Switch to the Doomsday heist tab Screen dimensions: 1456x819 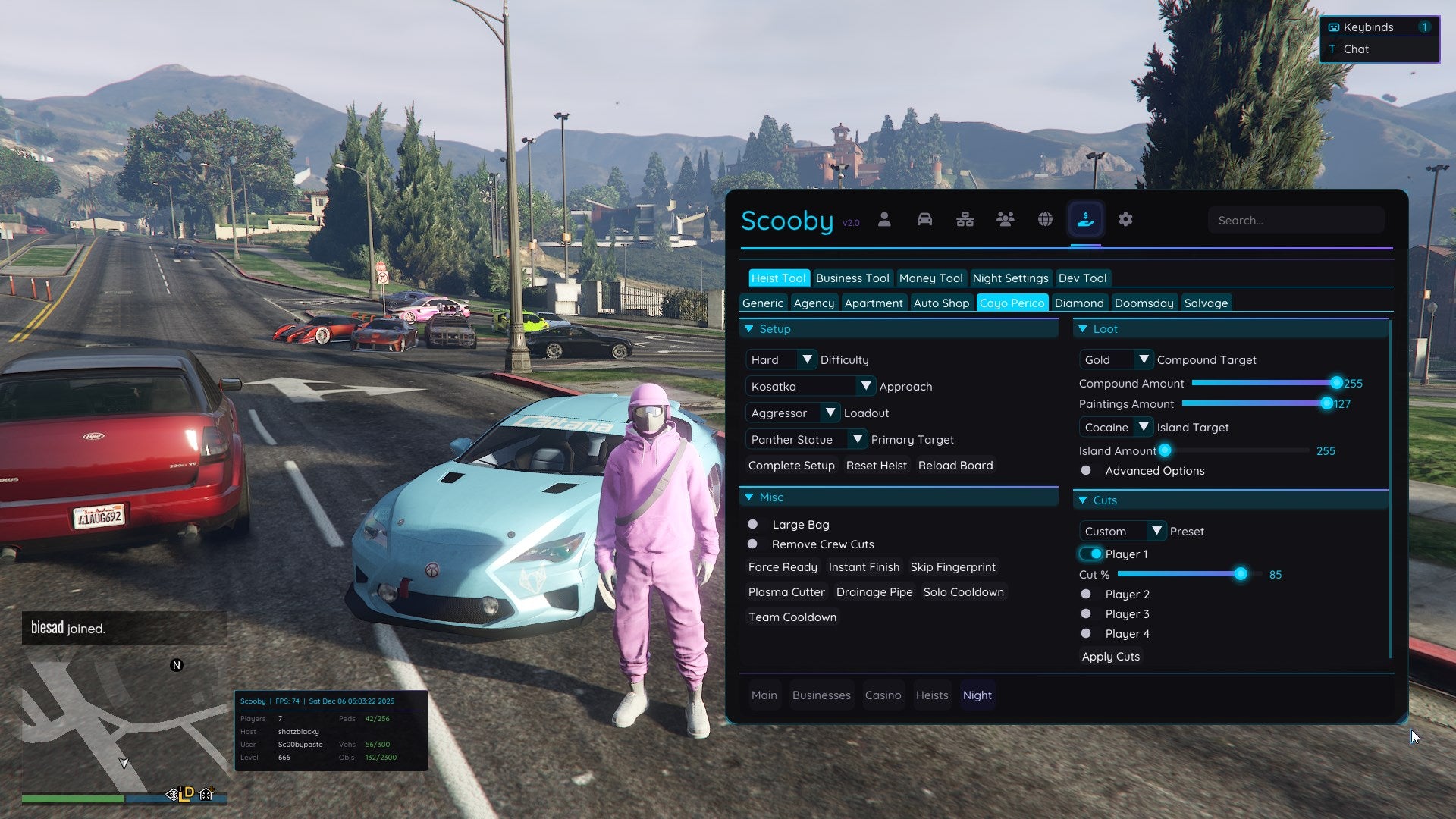(x=1144, y=303)
